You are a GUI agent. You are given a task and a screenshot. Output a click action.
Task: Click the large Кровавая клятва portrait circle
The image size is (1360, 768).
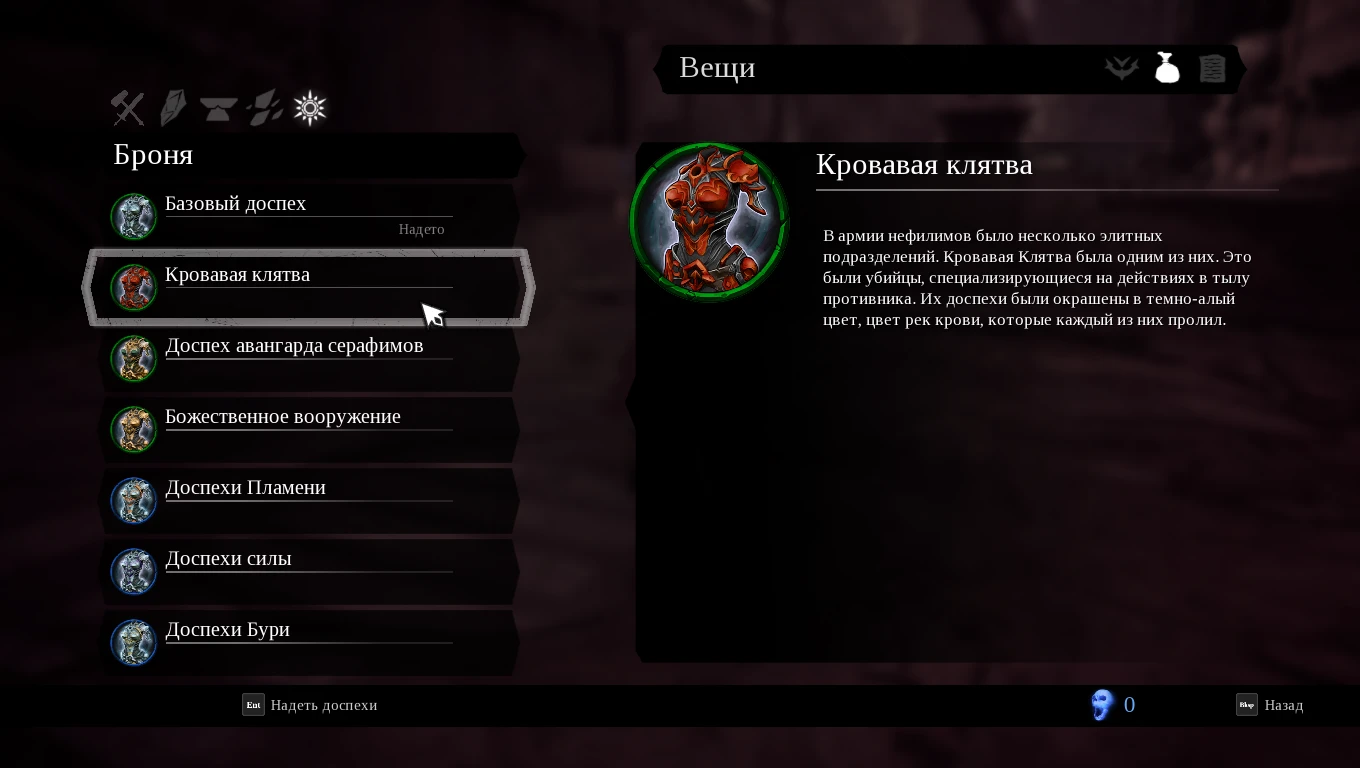709,221
